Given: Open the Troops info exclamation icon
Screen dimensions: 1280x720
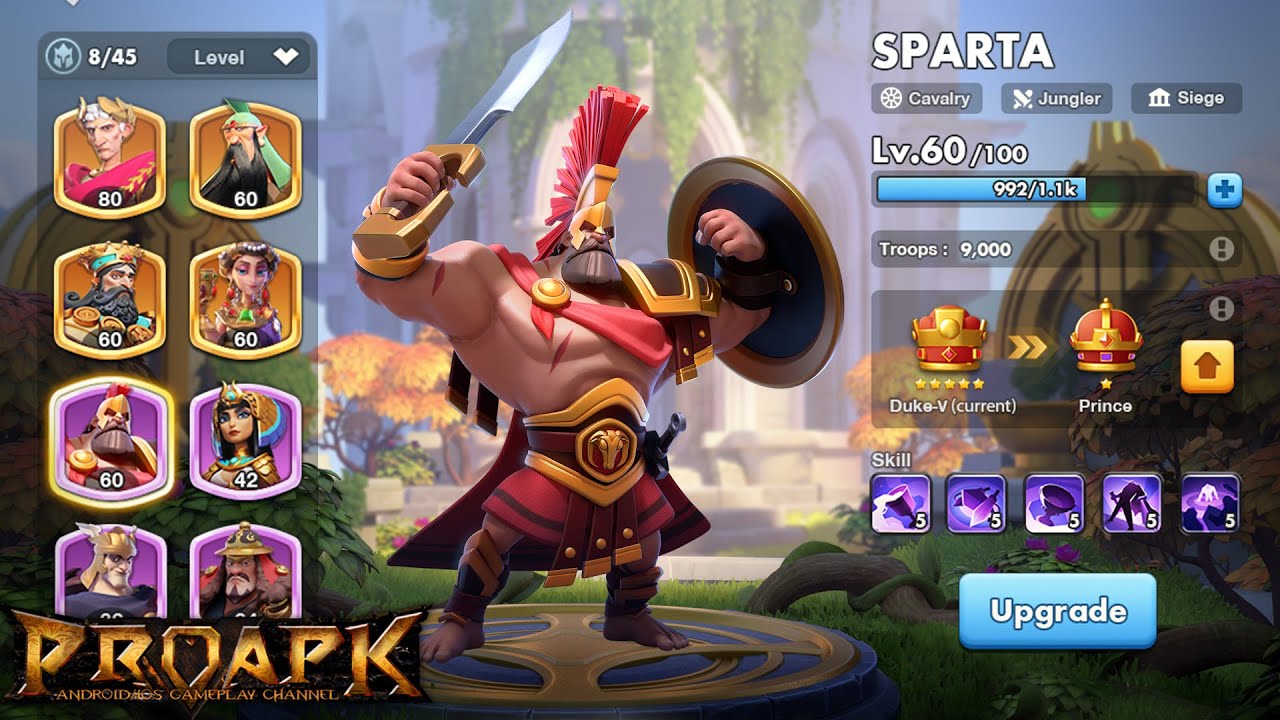Looking at the screenshot, I should [x=1221, y=249].
